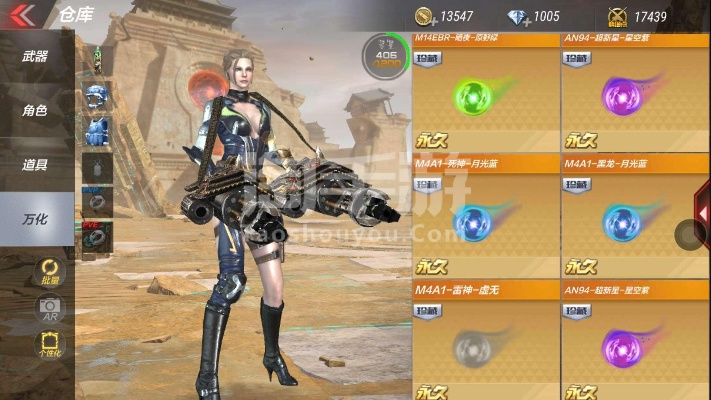711x400 pixels.
Task: Open the AR camera mode
Action: coord(48,308)
